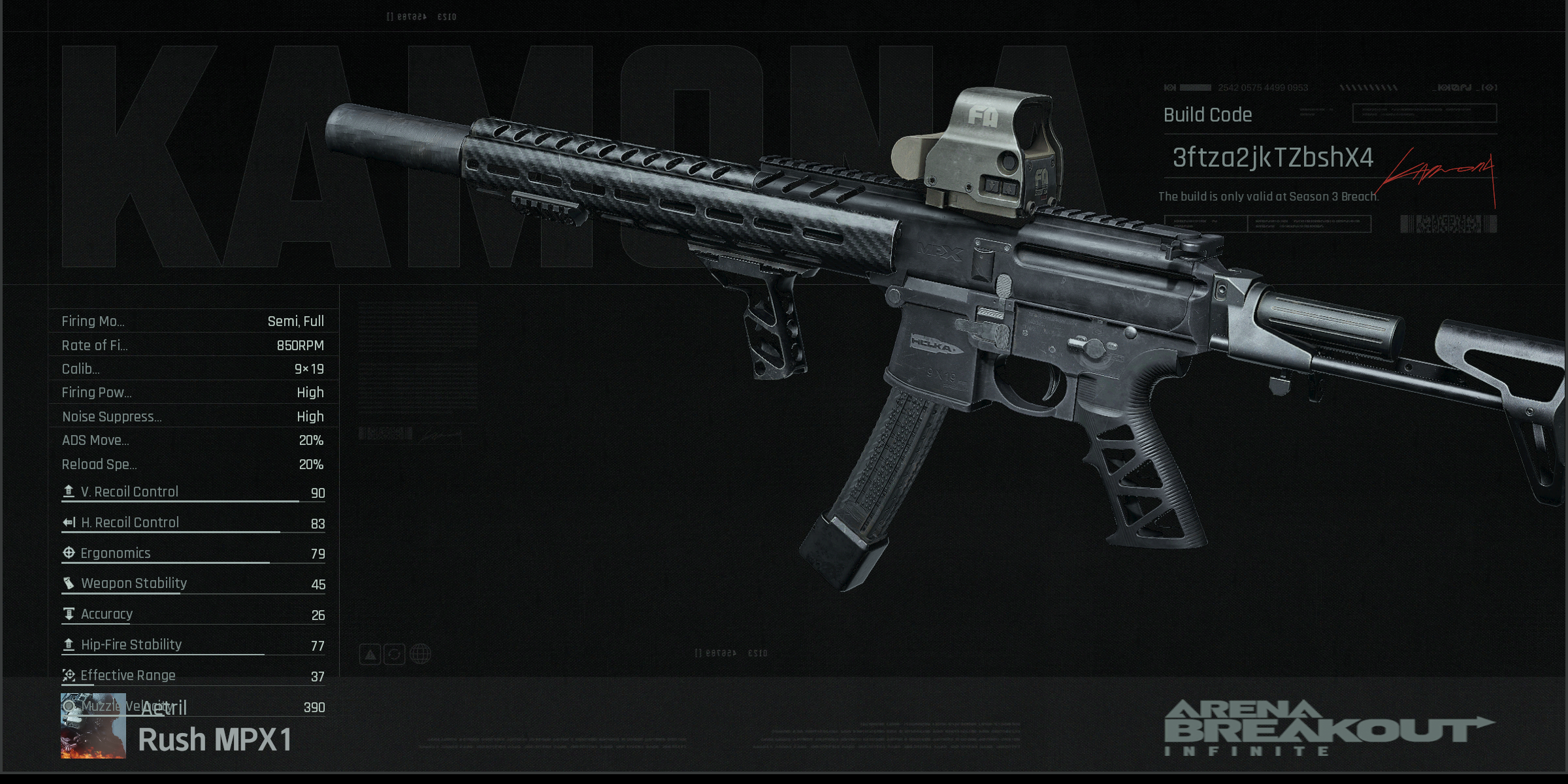
Task: Click the faint globe icon
Action: point(420,654)
